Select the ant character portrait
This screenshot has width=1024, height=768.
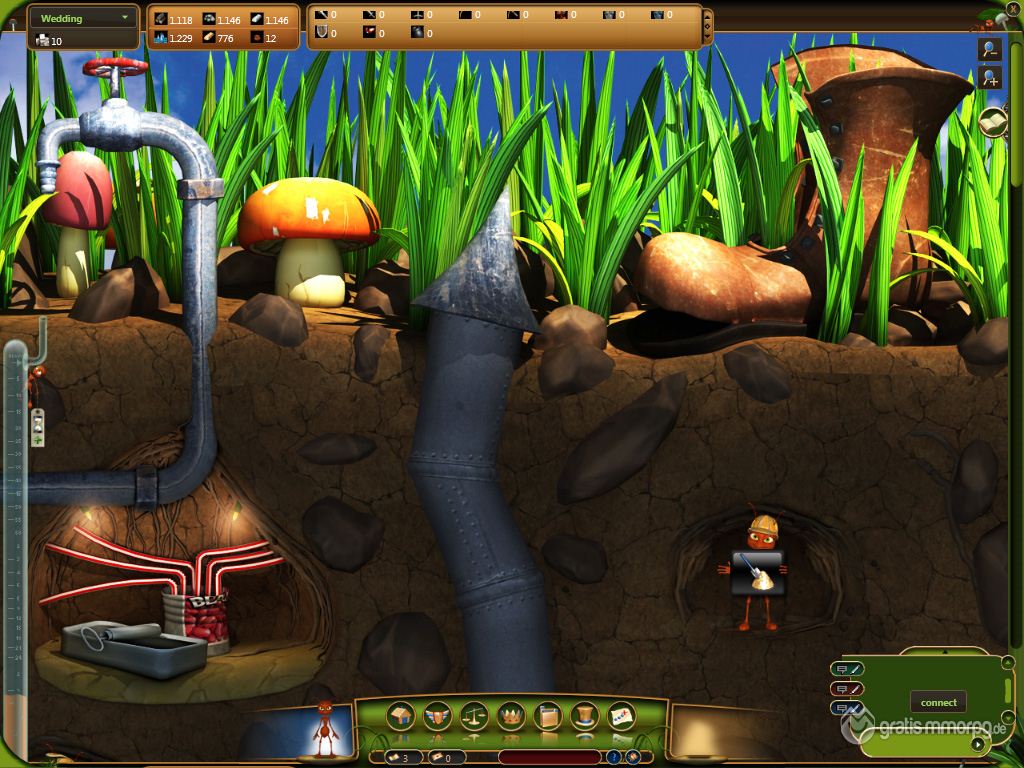point(324,730)
